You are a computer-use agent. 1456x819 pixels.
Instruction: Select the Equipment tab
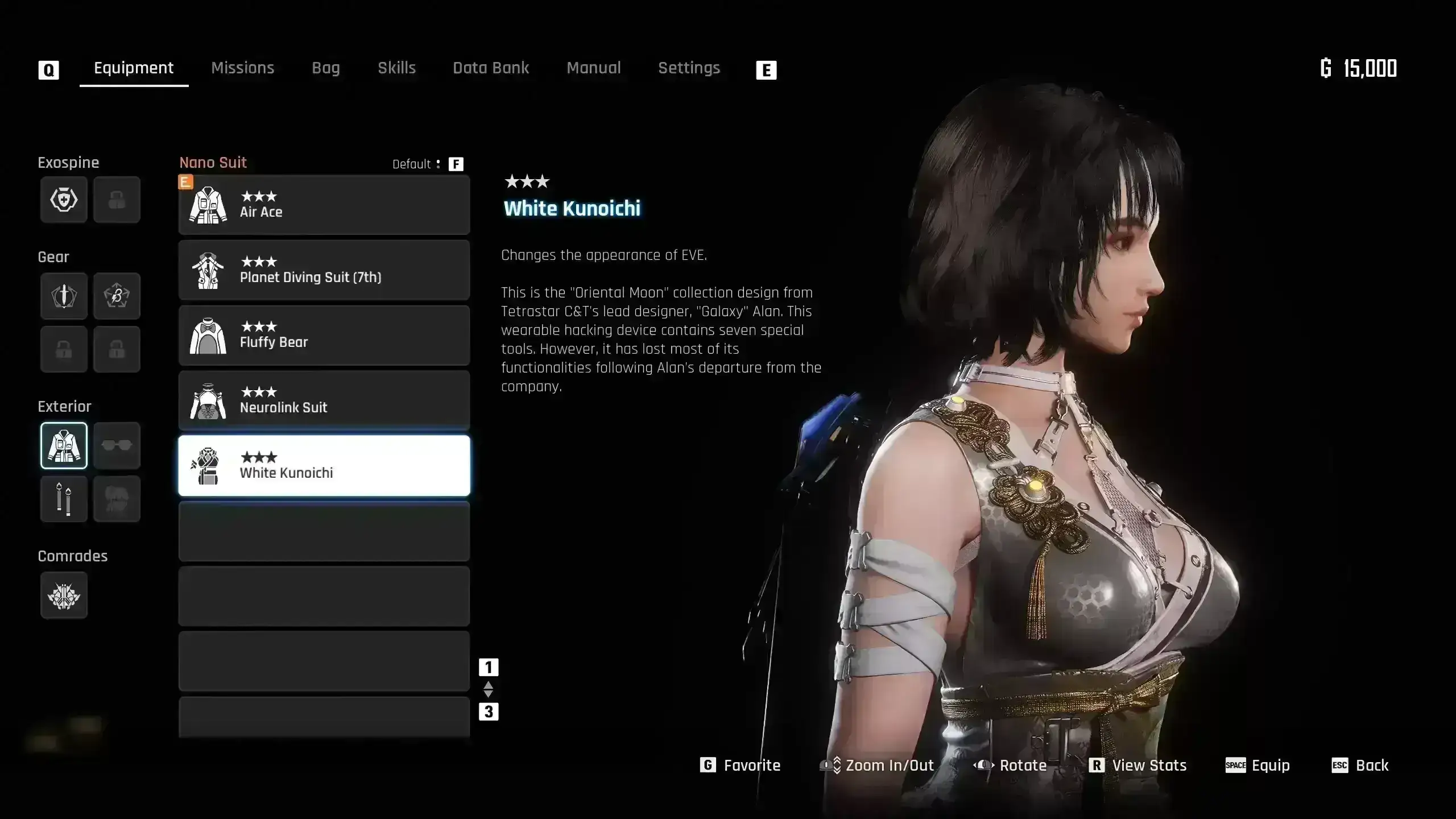click(134, 68)
